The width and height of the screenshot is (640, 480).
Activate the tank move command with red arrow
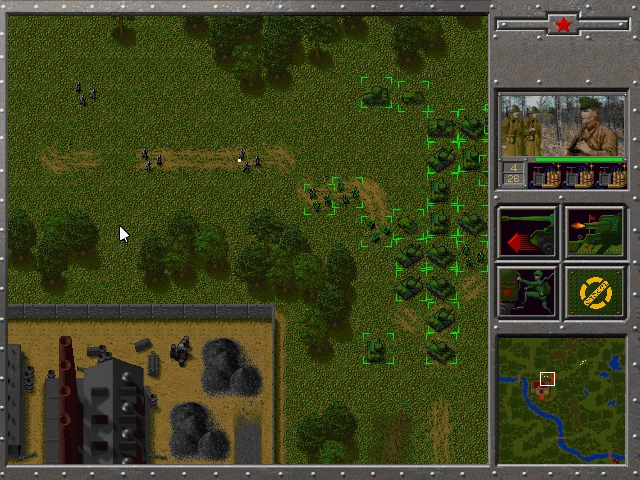click(x=527, y=233)
